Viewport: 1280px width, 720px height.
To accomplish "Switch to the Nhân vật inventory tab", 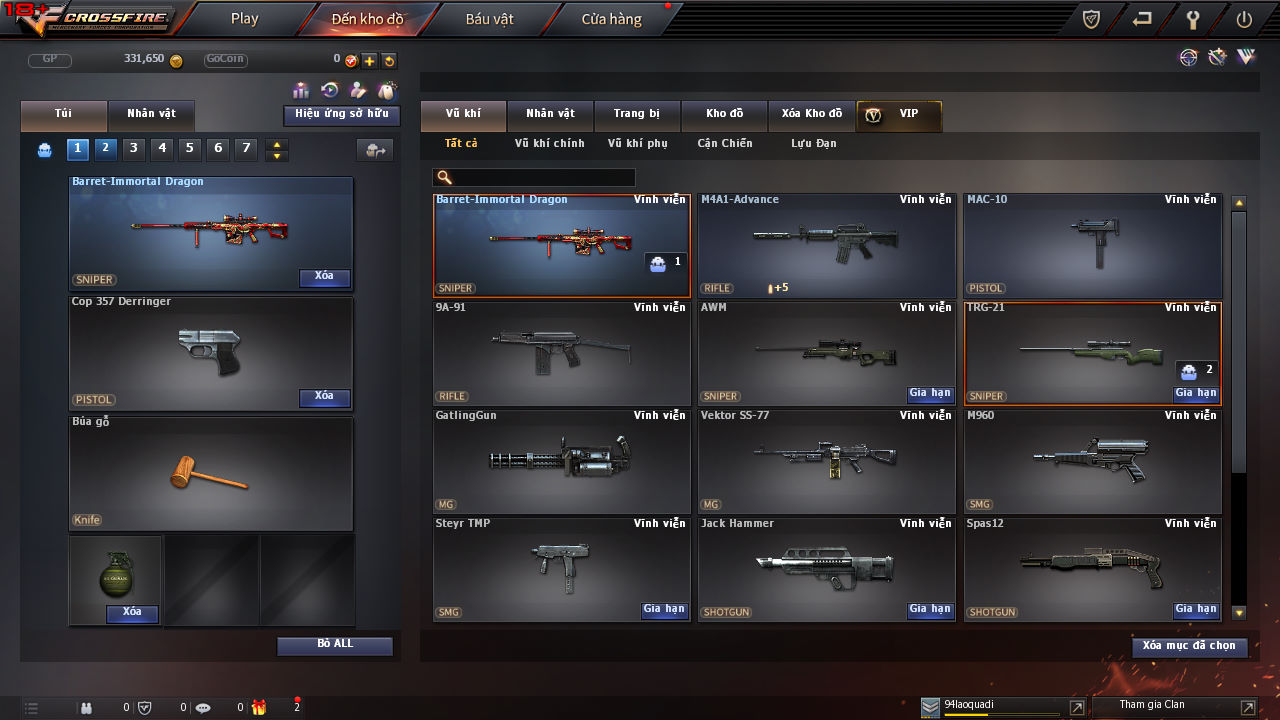I will click(x=550, y=114).
